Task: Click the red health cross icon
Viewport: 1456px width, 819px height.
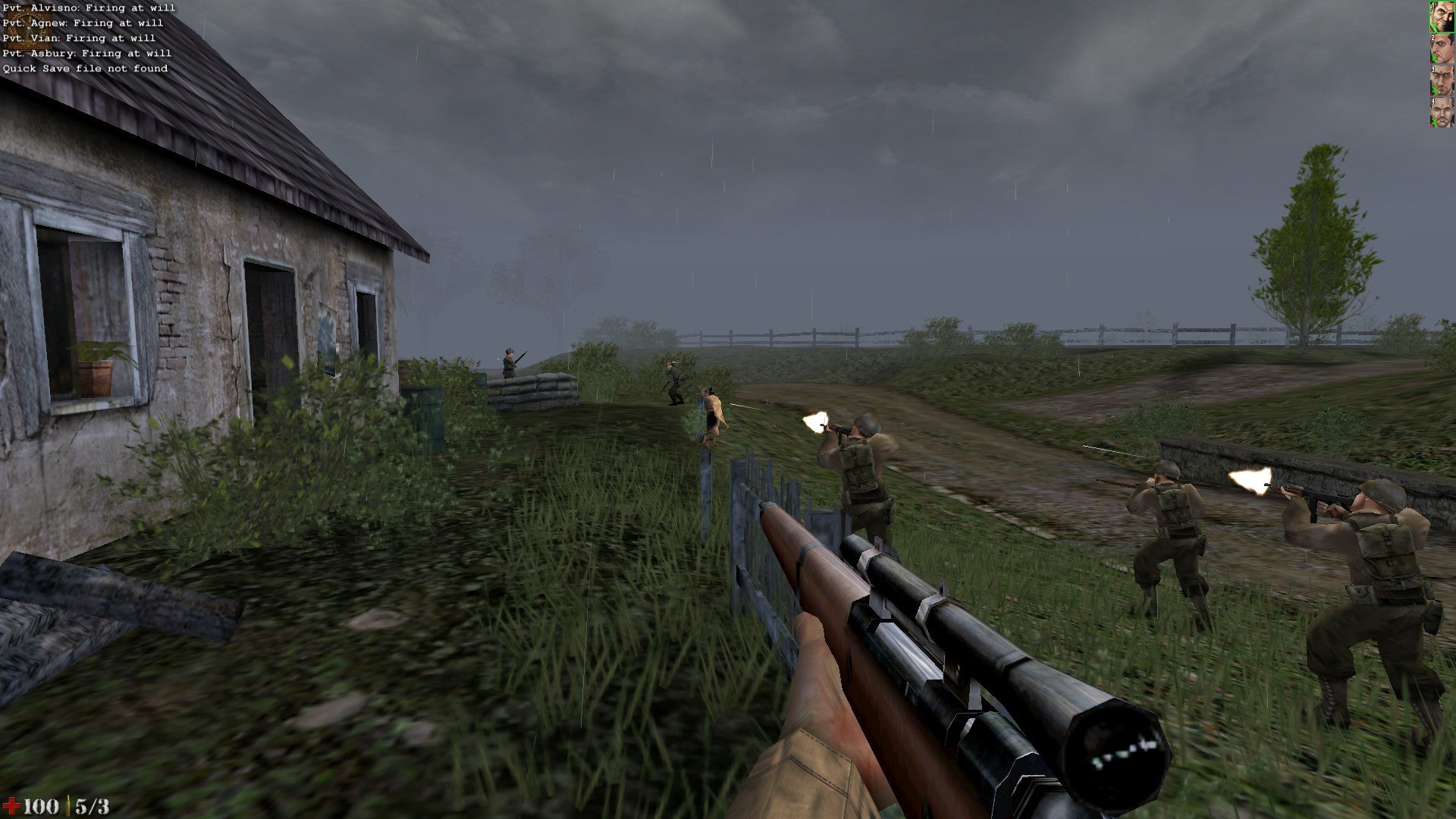Action: click(12, 804)
